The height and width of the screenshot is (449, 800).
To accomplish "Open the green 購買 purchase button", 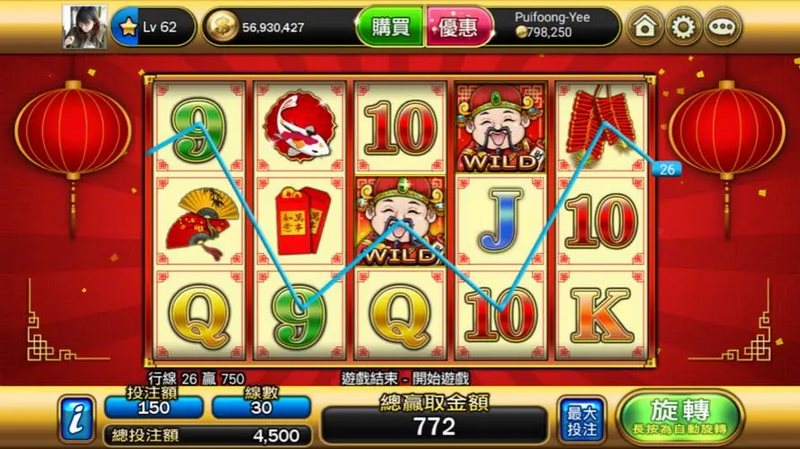I will click(x=389, y=27).
